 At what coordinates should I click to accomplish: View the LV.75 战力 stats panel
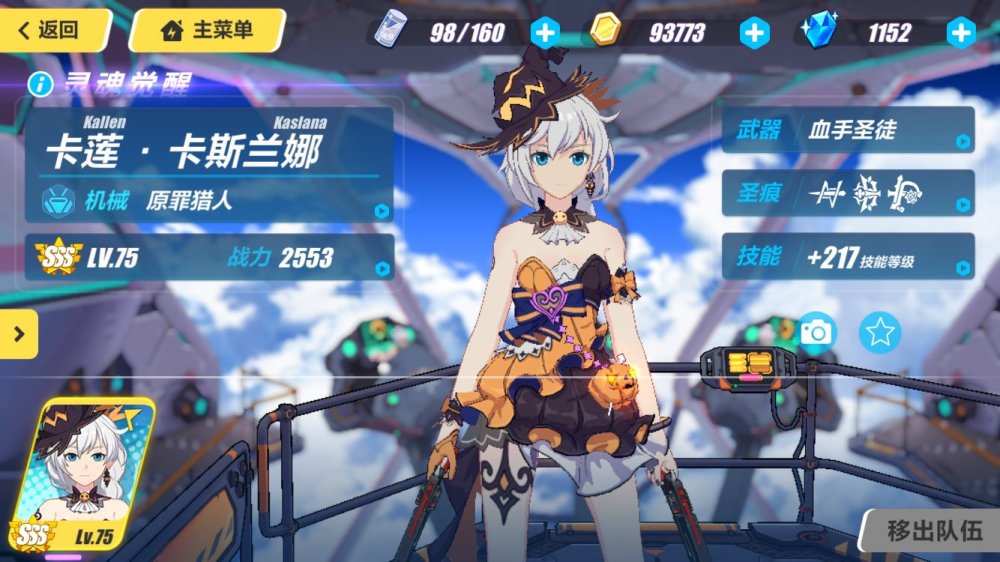point(210,257)
